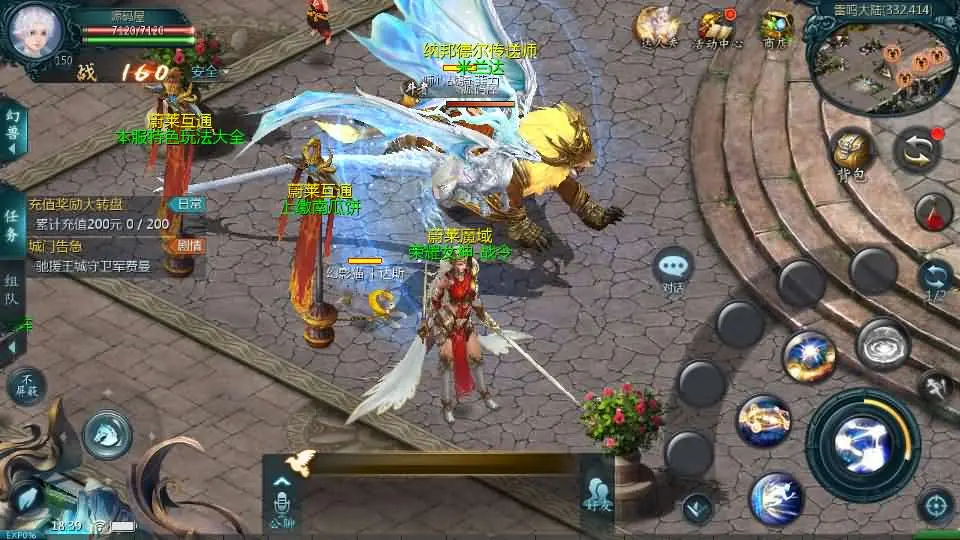This screenshot has width=960, height=540.
Task: Tap the swap arrows button with red dot
Action: [917, 148]
